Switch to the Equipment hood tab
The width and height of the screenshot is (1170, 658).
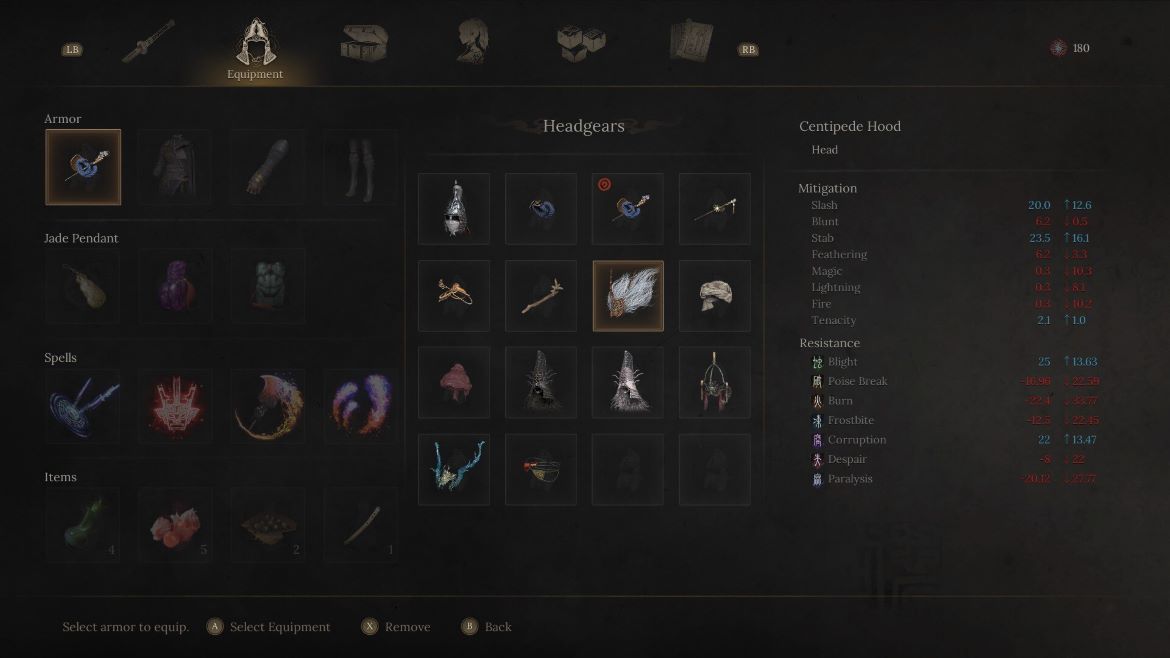pos(254,48)
